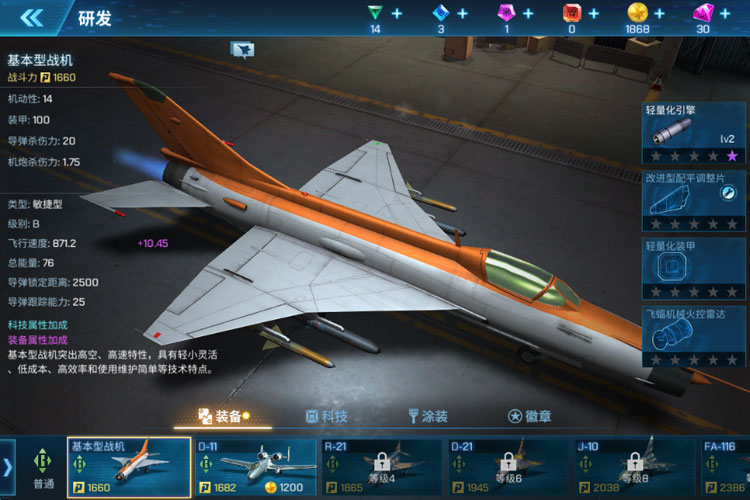Select the locked R-21 aircraft card

[x=381, y=467]
